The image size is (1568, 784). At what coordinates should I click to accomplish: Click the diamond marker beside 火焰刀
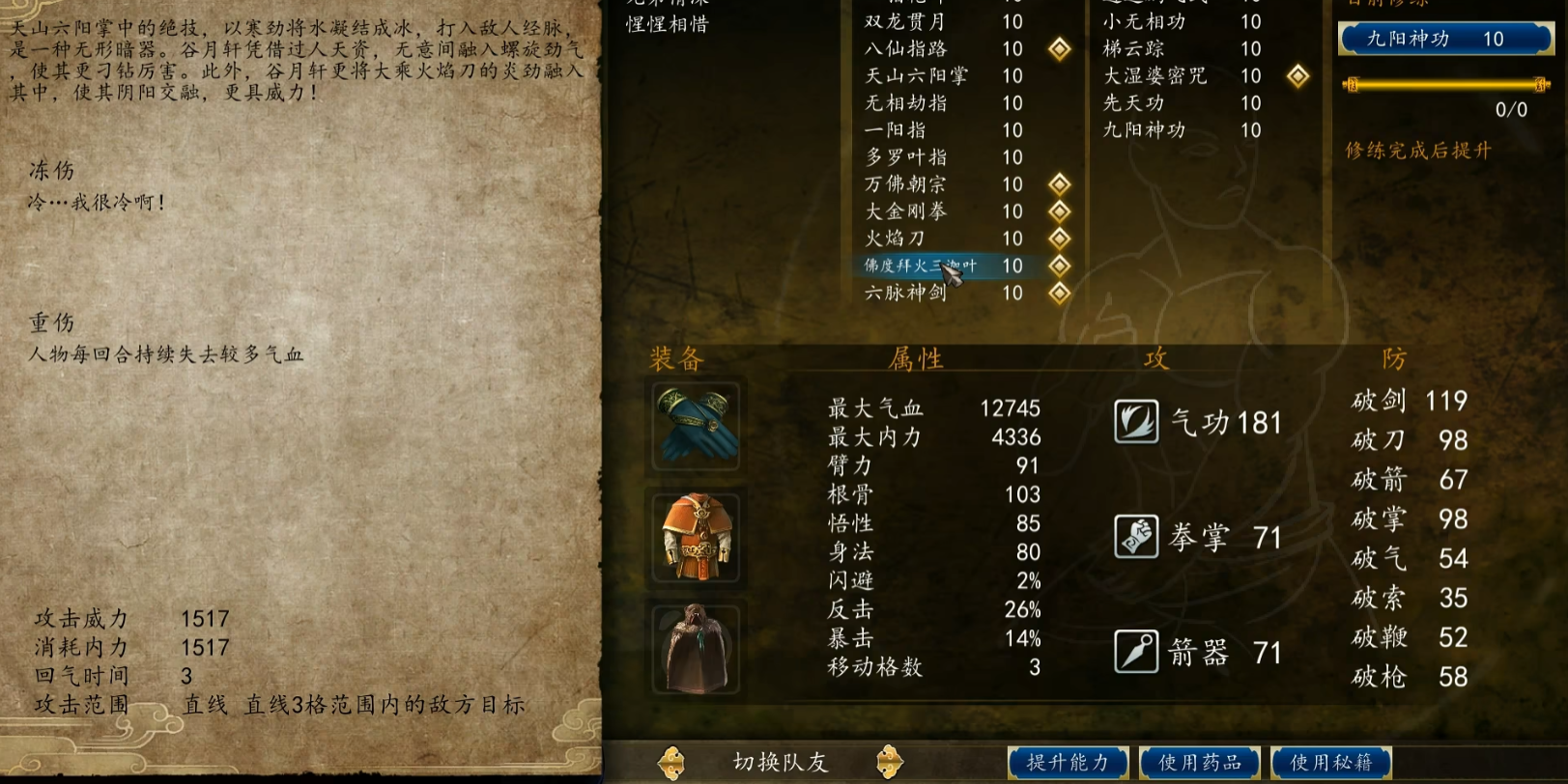point(1060,238)
